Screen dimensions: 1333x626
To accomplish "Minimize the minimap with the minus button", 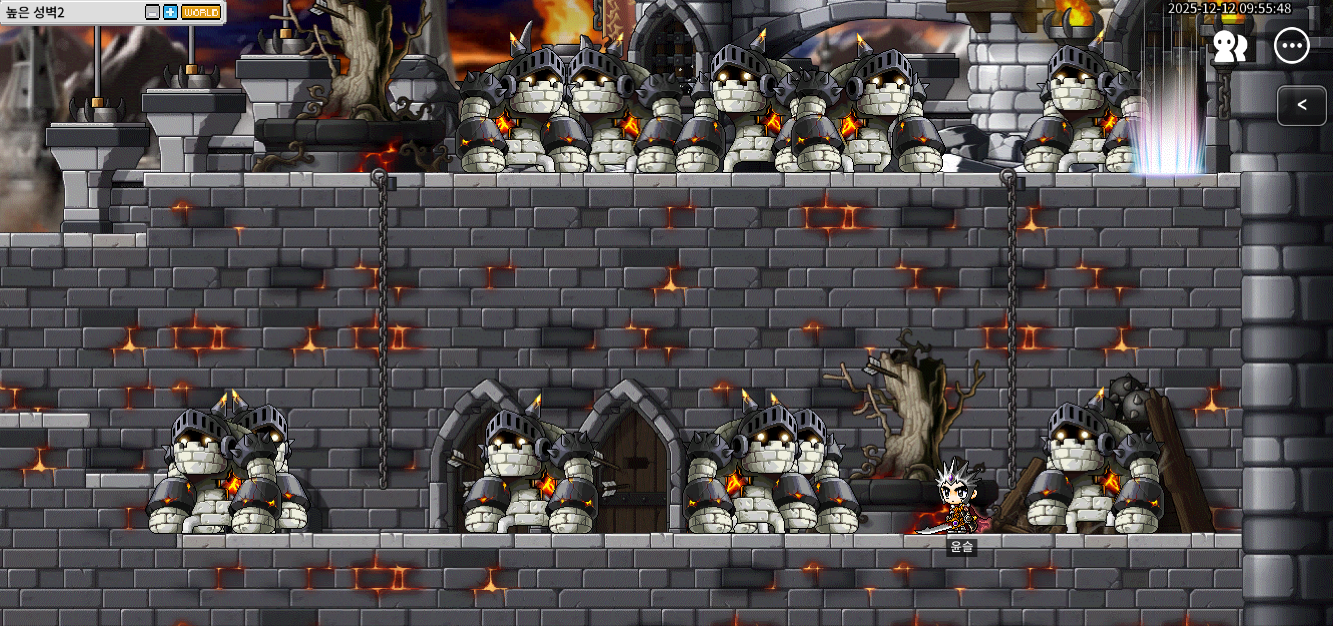I will [152, 12].
